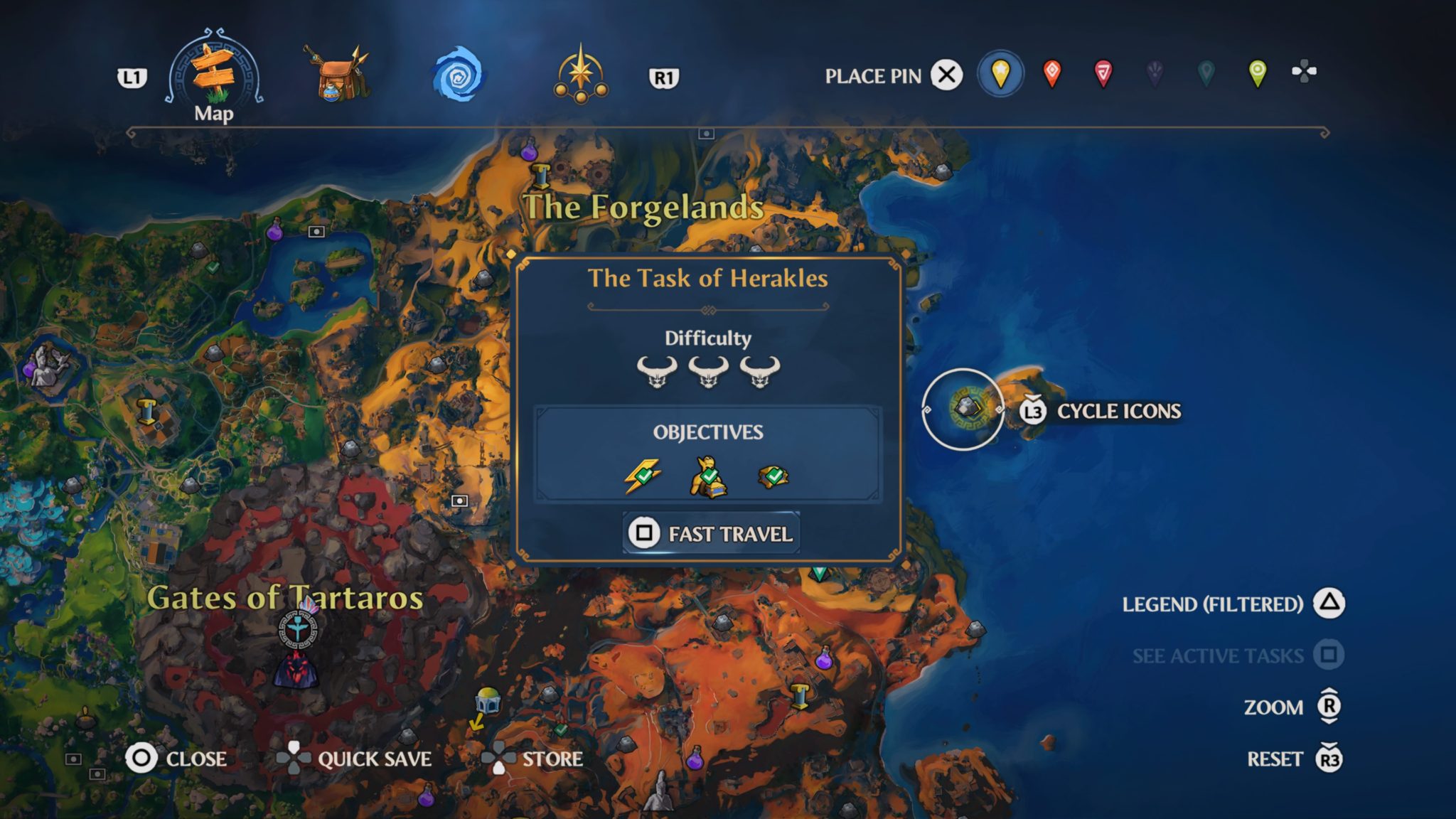This screenshot has width=1456, height=819.
Task: Choose the yellow map pin
Action: pos(1000,72)
